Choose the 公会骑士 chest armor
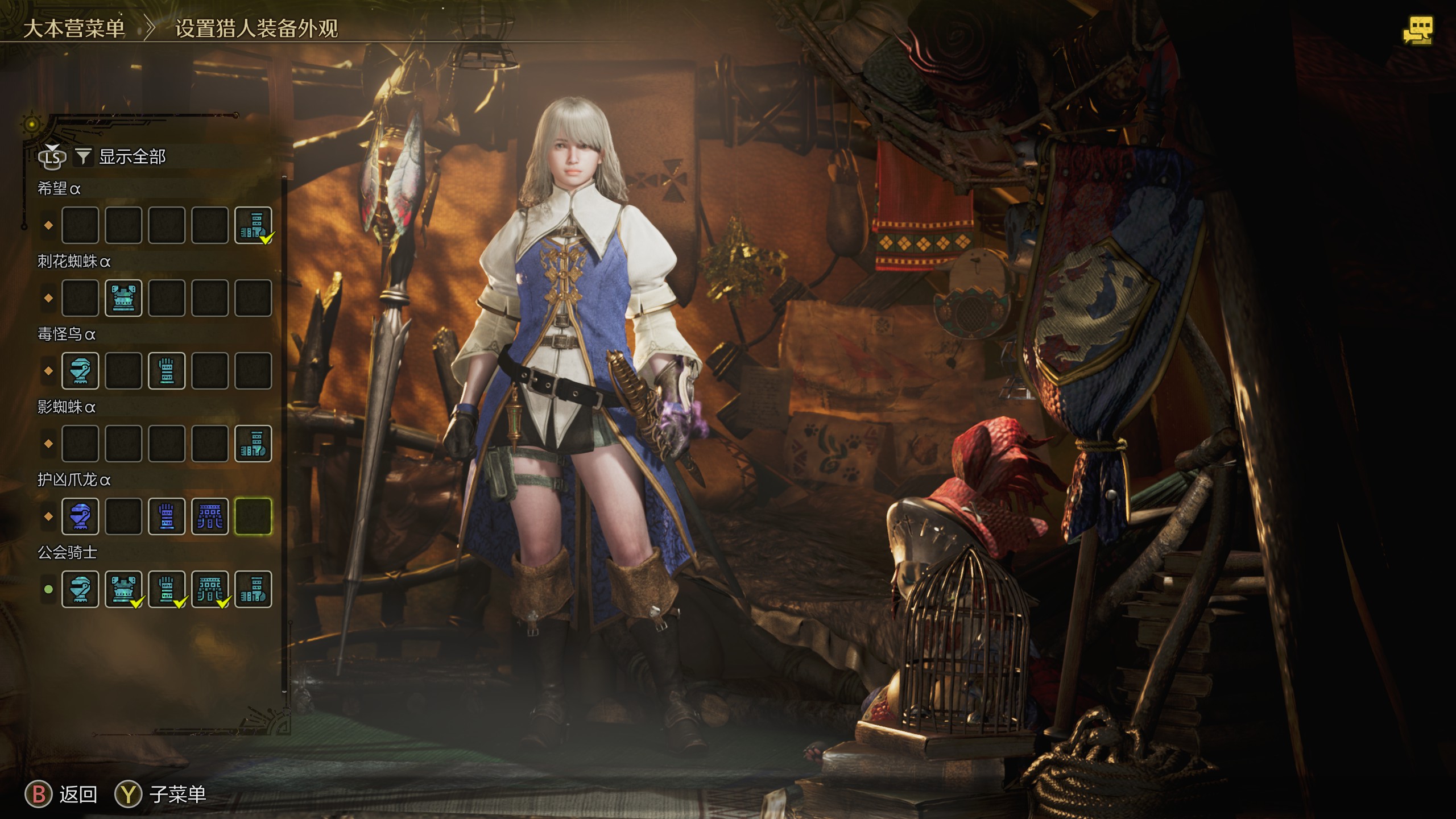Viewport: 1456px width, 819px height. (x=123, y=589)
